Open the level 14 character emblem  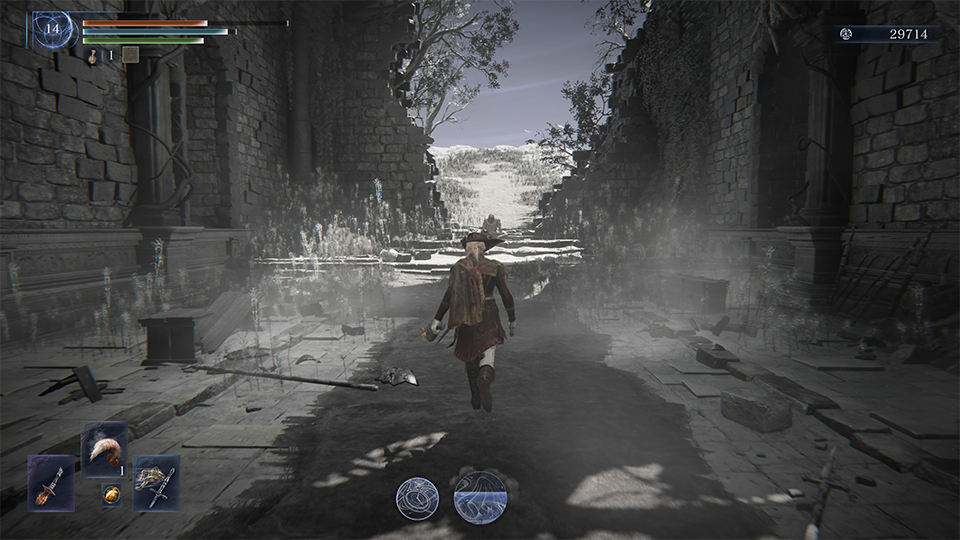52,30
